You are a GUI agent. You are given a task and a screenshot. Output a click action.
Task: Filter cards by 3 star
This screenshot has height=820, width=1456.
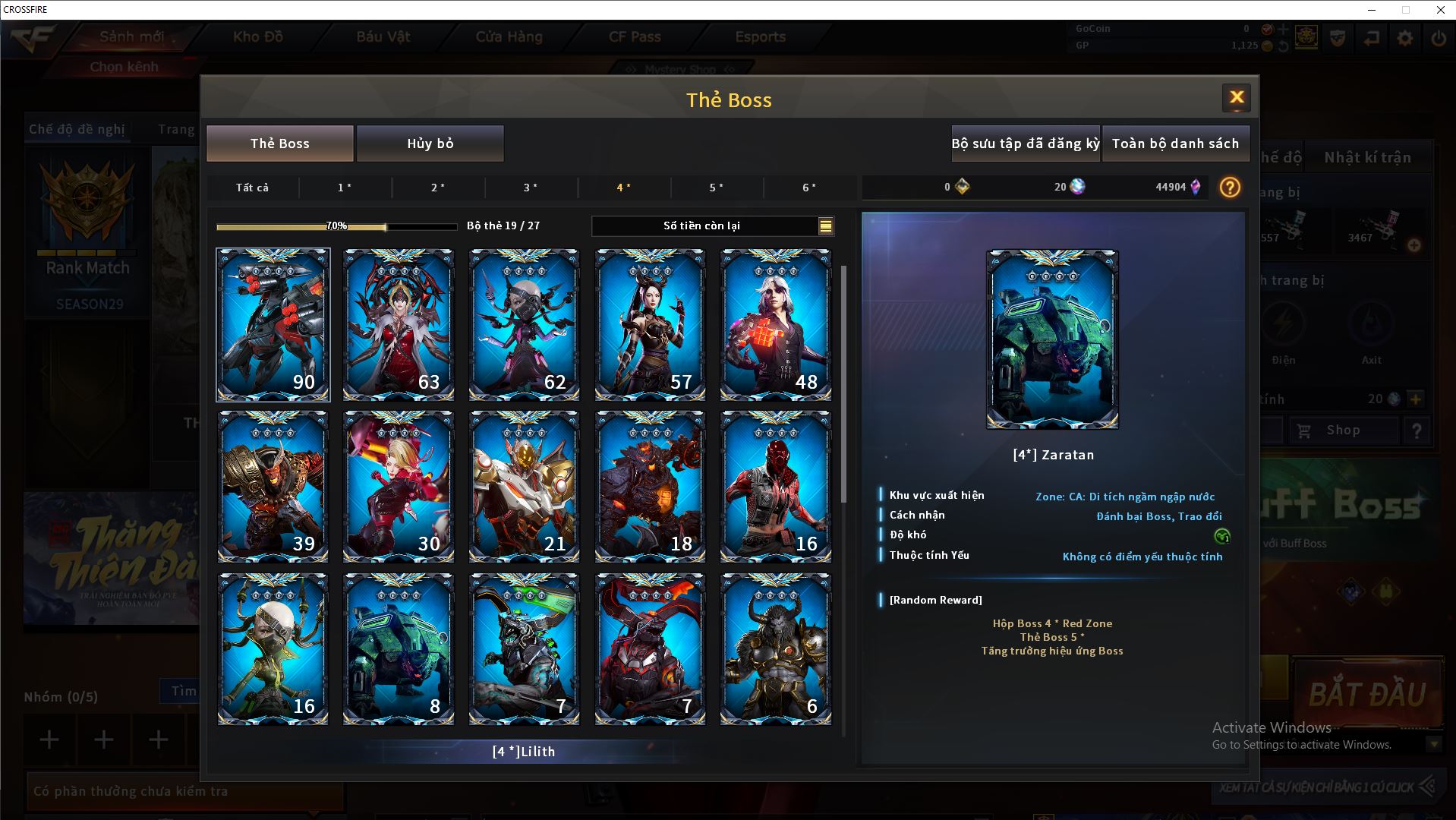(x=531, y=188)
